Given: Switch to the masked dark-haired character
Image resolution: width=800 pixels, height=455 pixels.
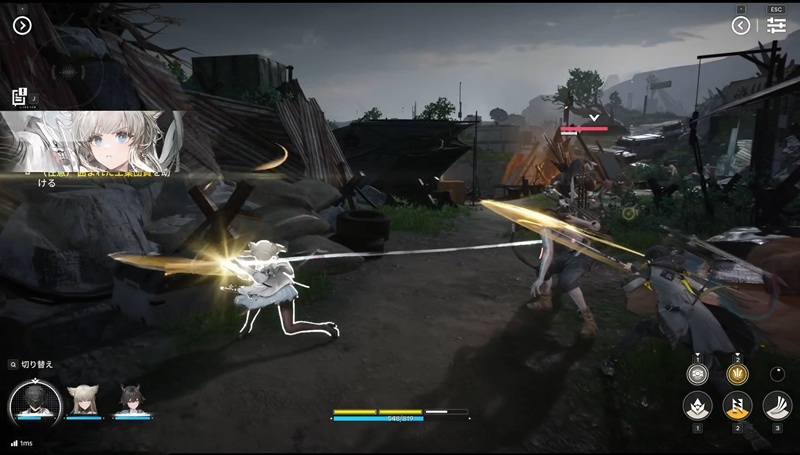Looking at the screenshot, I should [x=35, y=402].
